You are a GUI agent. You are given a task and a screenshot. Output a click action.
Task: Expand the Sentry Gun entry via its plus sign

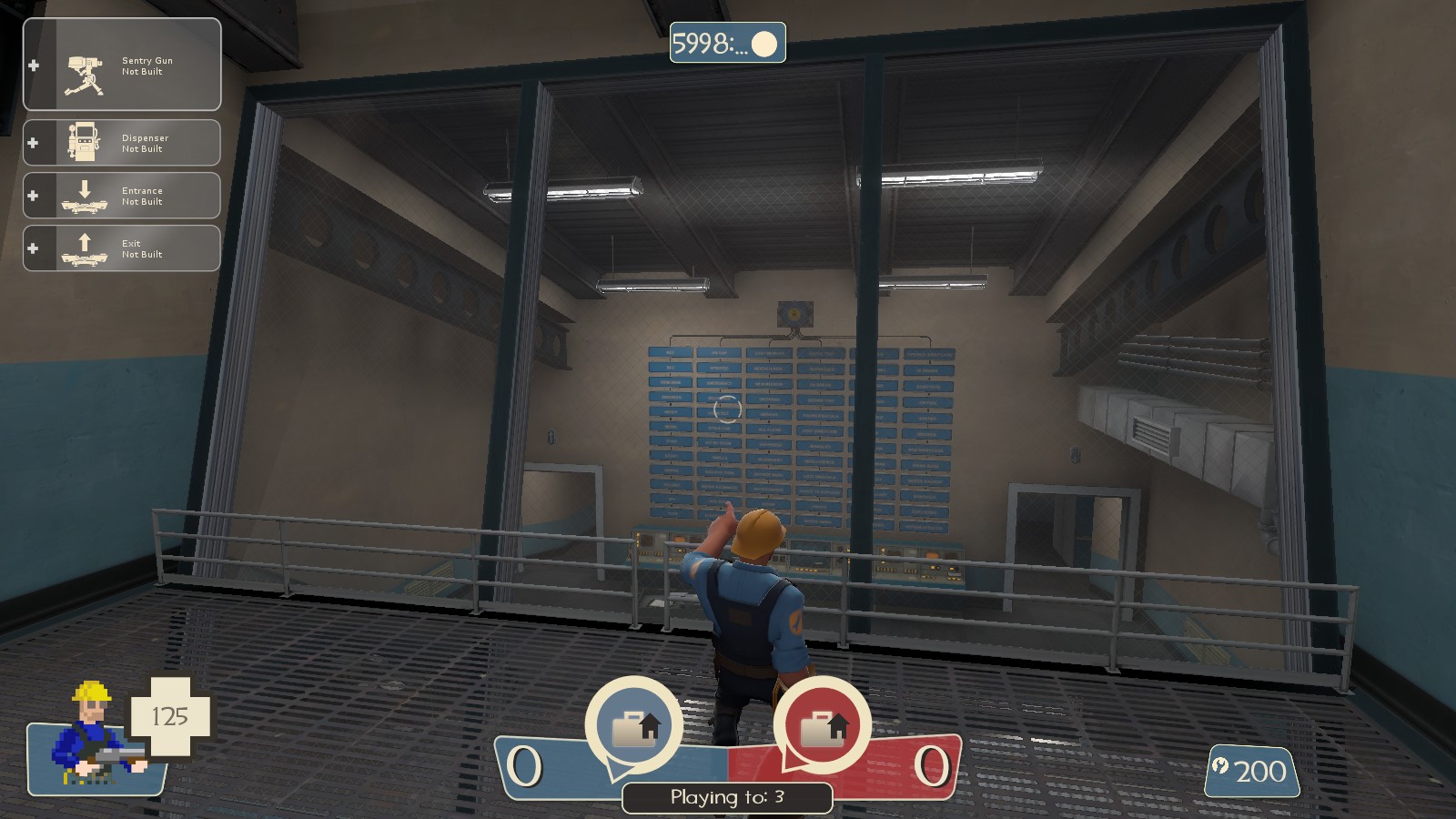[35, 66]
